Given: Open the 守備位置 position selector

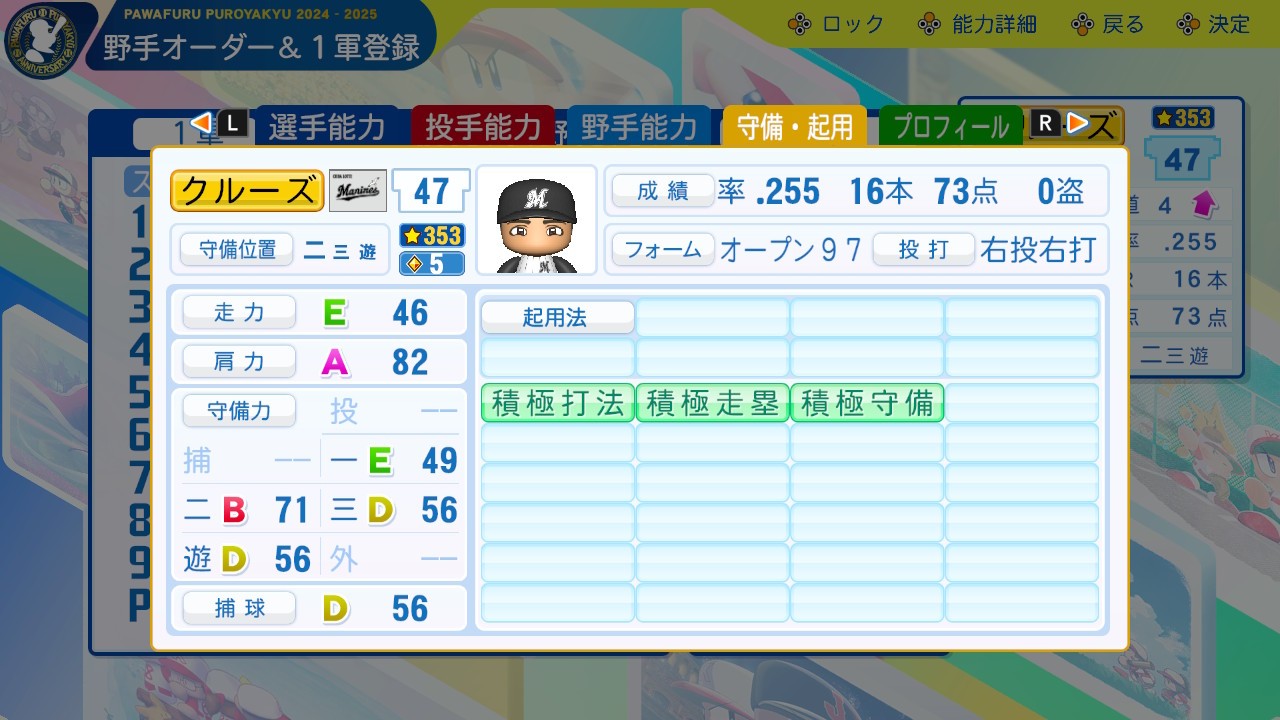Looking at the screenshot, I should pos(237,250).
